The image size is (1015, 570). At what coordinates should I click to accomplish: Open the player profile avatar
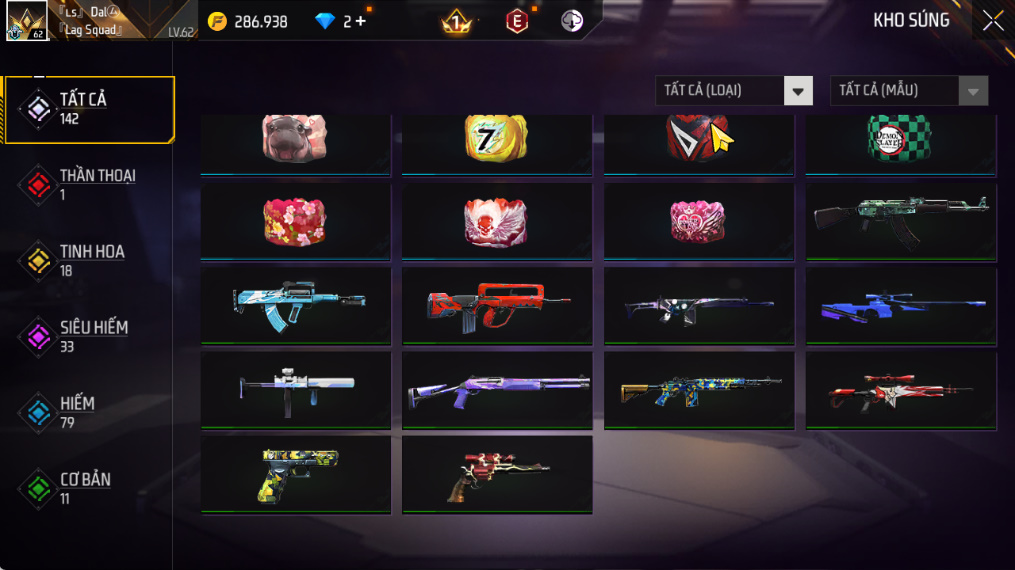click(26, 21)
